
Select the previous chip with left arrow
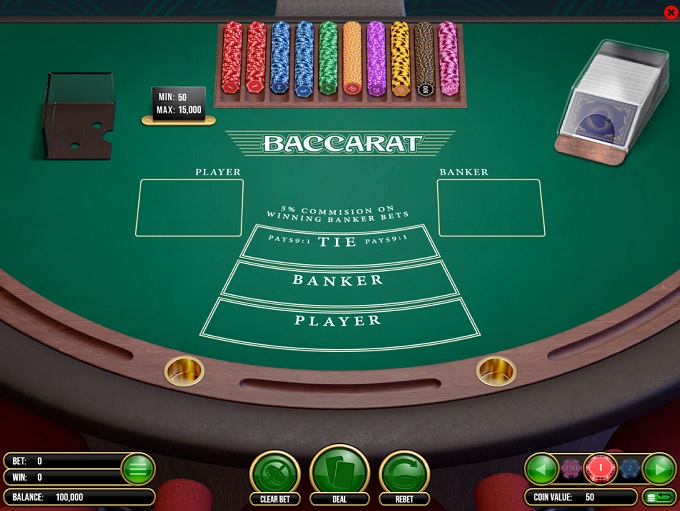pos(541,467)
